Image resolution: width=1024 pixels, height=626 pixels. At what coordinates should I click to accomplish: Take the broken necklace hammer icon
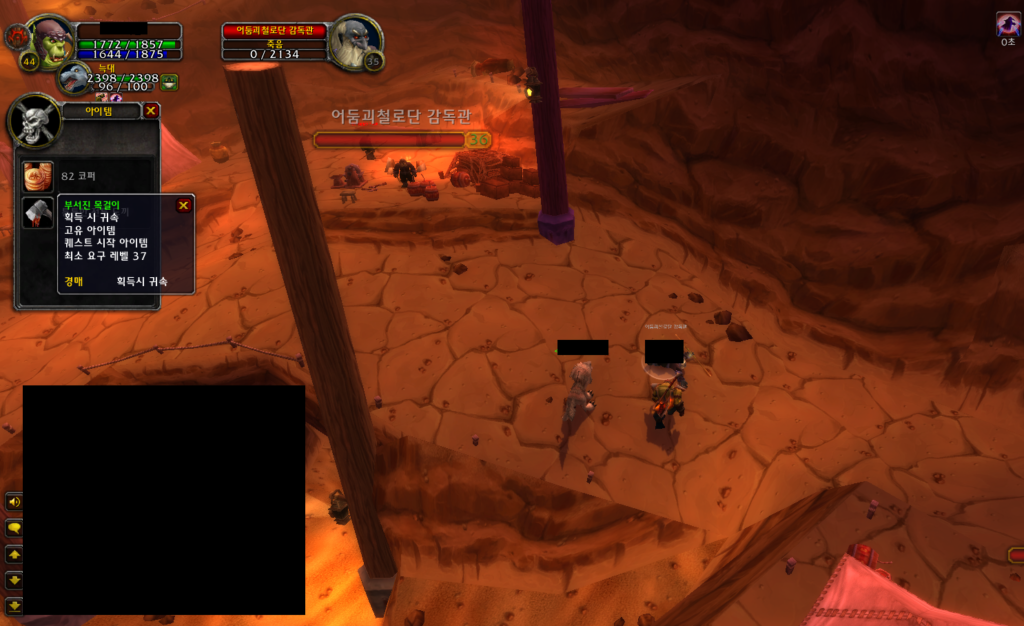coord(38,213)
